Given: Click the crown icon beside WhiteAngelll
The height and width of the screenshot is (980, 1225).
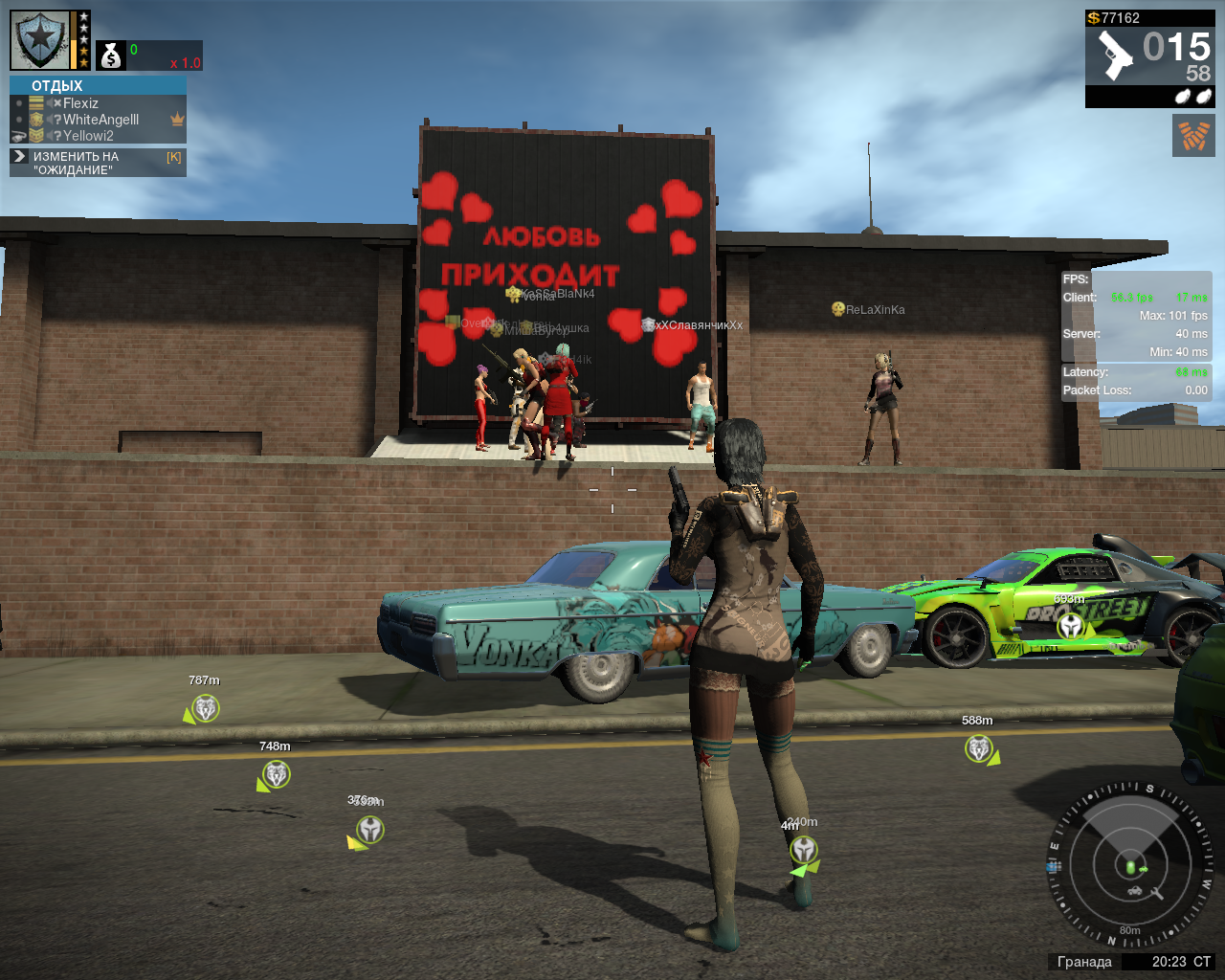Looking at the screenshot, I should 177,120.
